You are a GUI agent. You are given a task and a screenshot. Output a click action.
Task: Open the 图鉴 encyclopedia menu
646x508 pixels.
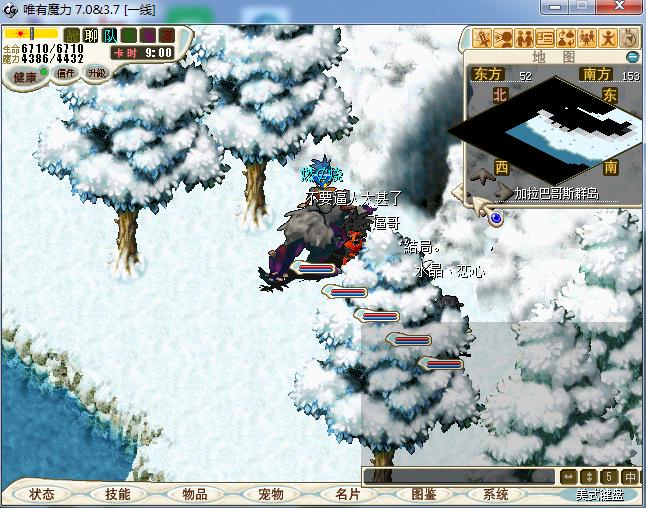(423, 494)
